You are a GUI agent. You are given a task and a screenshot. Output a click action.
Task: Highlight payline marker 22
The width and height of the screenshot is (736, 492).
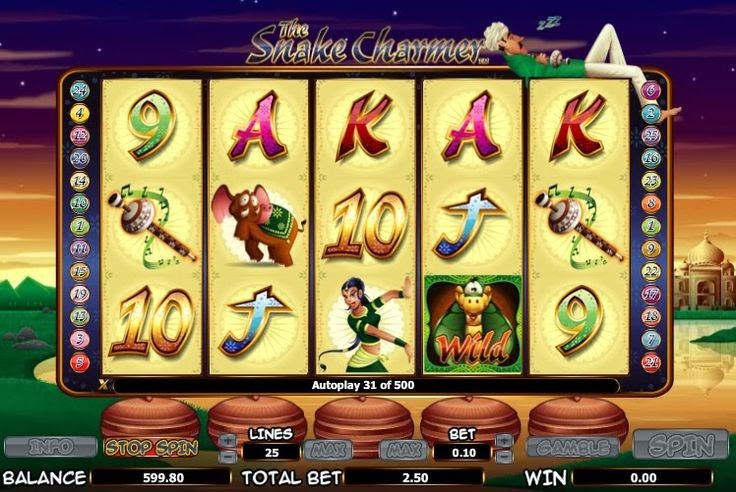(x=651, y=271)
